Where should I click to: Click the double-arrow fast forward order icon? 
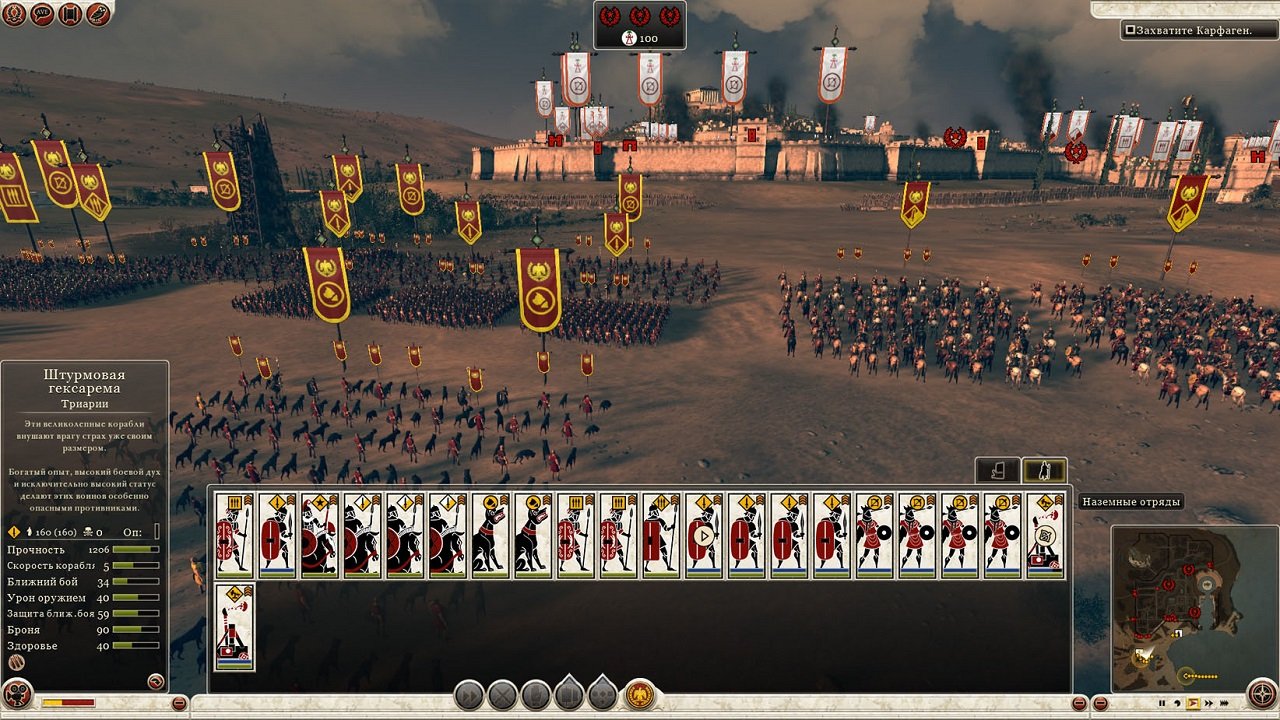1208,702
